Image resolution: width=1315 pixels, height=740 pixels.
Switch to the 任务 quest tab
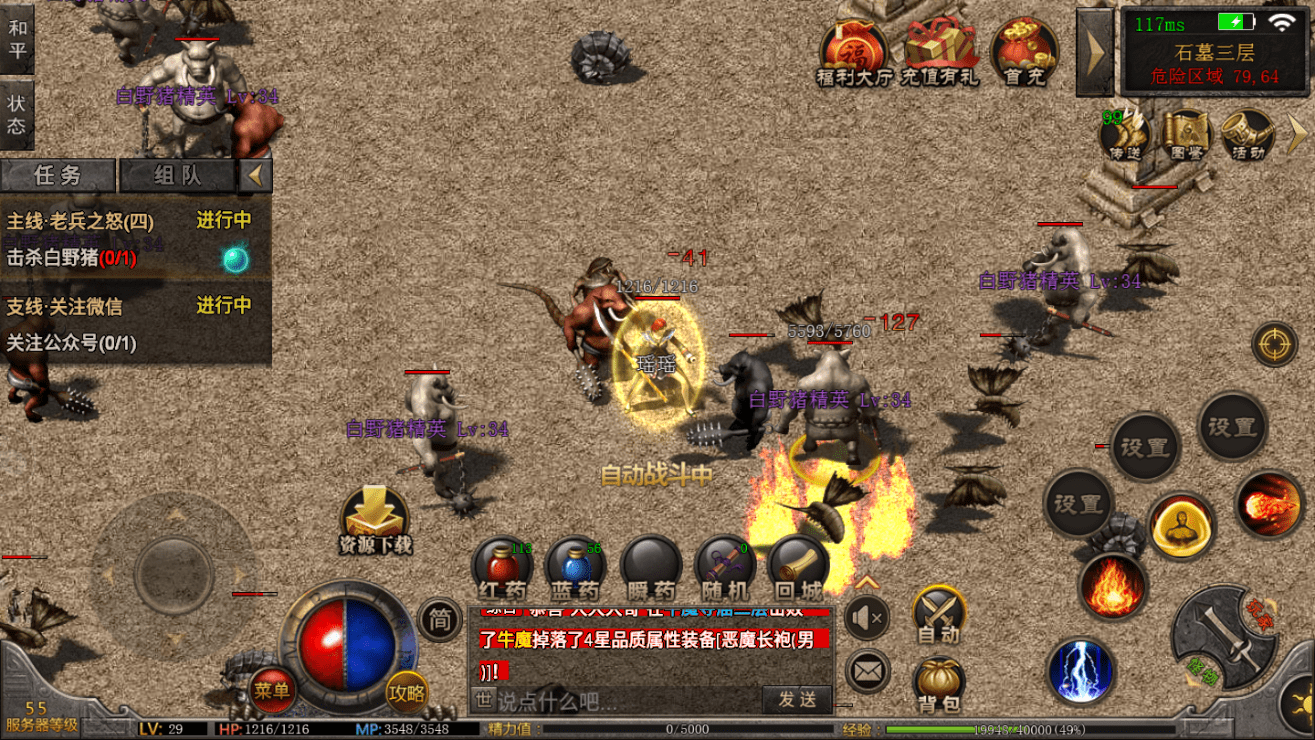58,176
